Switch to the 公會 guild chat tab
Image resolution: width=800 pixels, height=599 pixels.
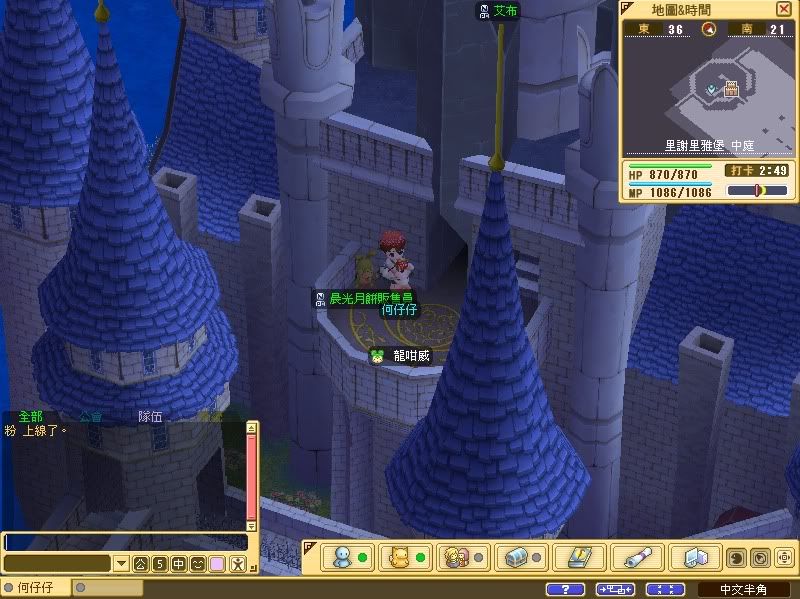[x=90, y=416]
